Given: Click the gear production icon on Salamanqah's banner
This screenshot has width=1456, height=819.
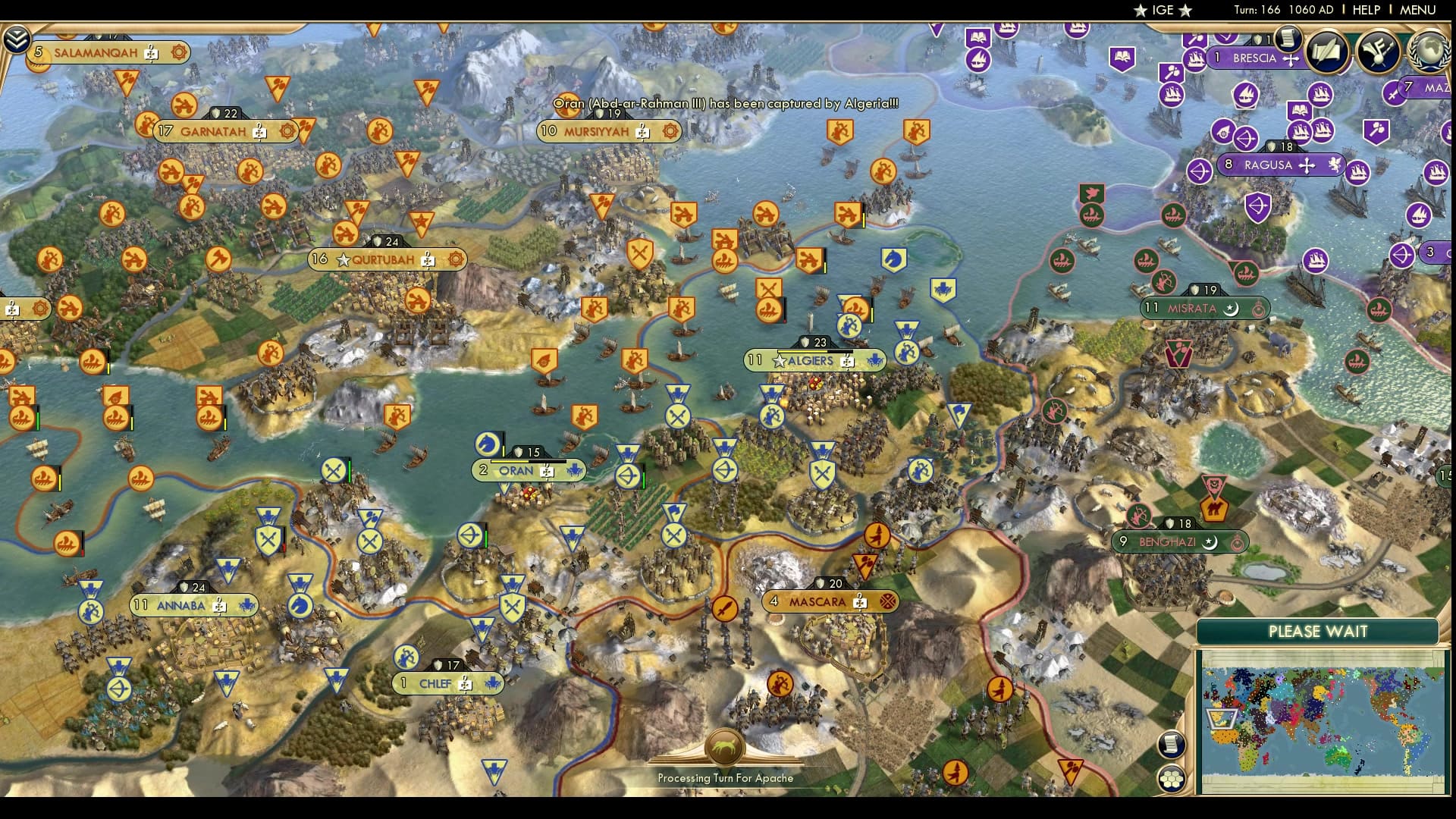Looking at the screenshot, I should (x=180, y=53).
